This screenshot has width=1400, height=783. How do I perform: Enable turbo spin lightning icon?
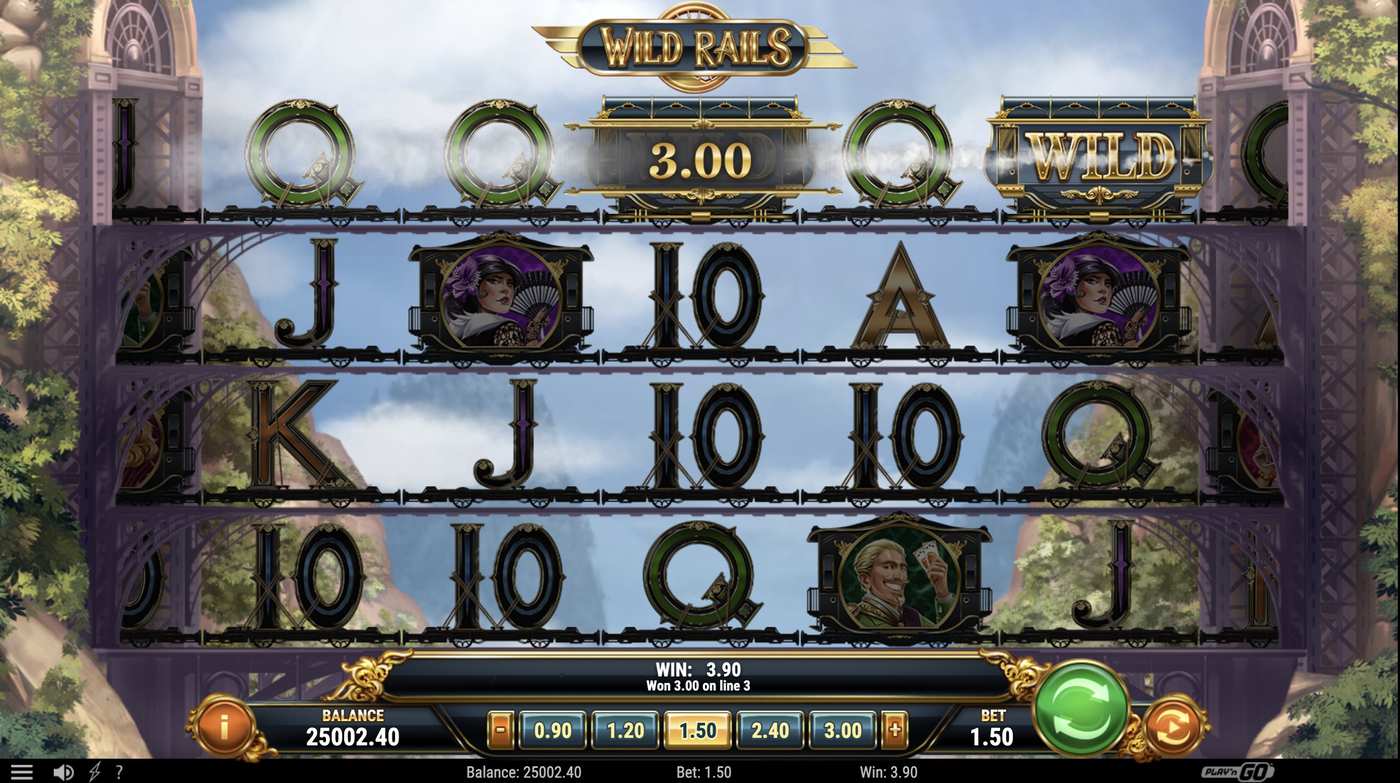pos(94,770)
